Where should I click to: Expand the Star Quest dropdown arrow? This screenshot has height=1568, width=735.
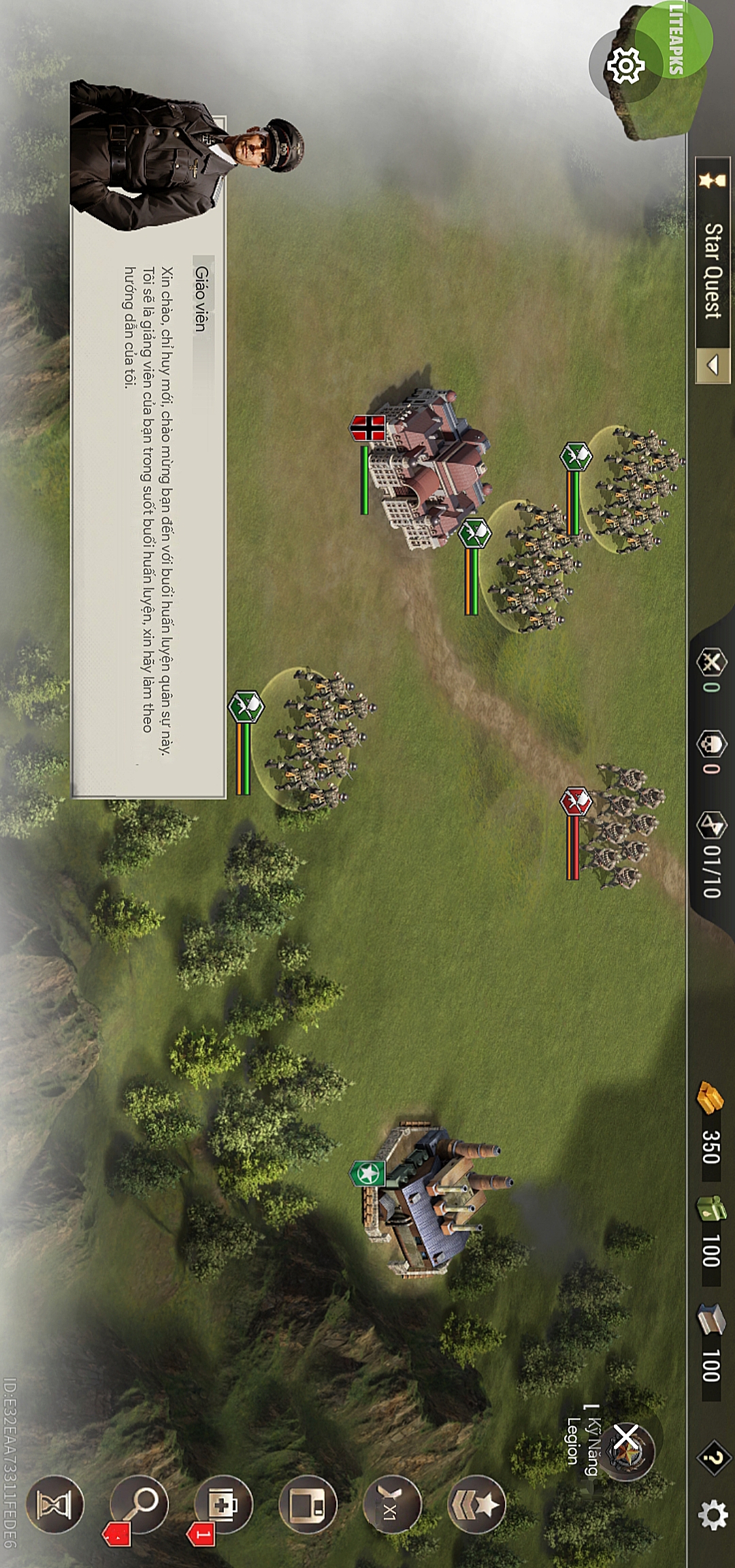point(713,366)
